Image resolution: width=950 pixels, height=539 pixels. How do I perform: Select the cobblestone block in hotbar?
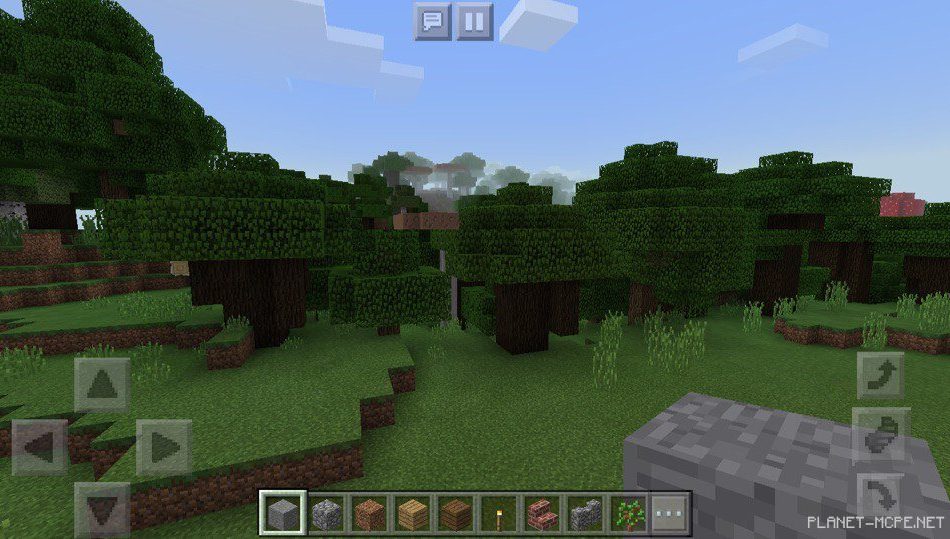pyautogui.click(x=327, y=514)
